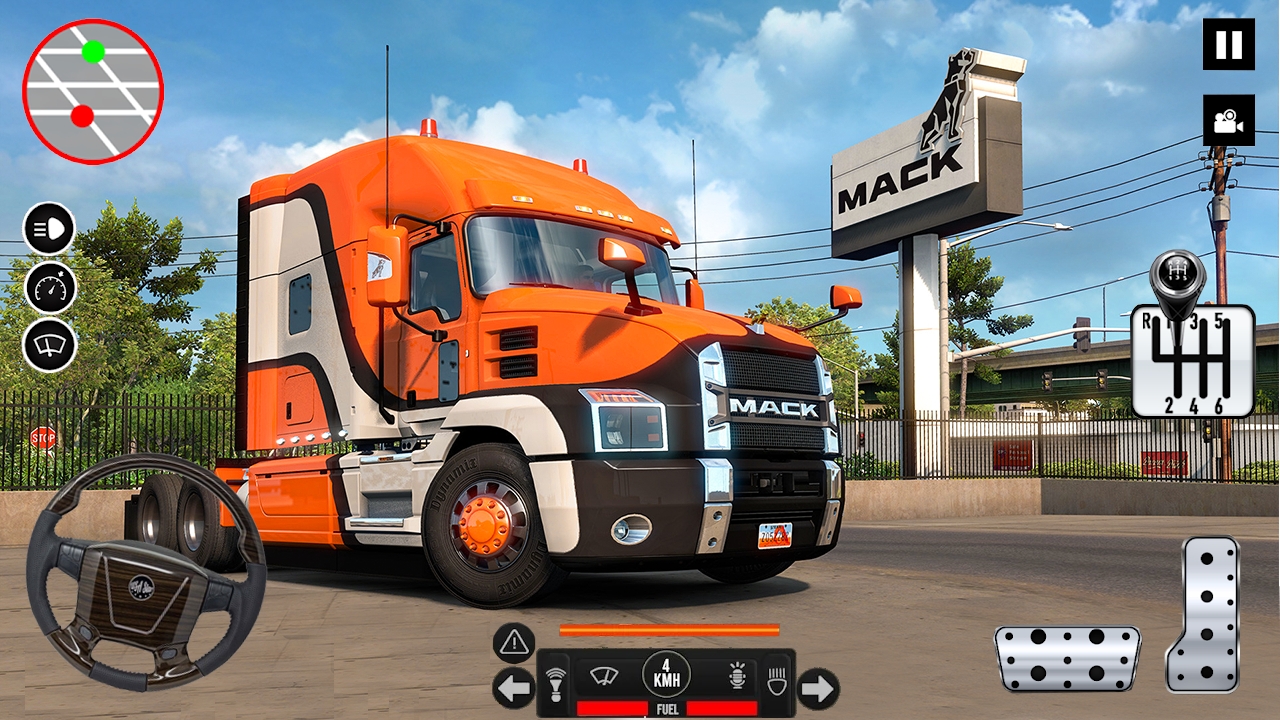Screen dimensions: 1280x720
Task: Switch the camera view
Action: click(x=1228, y=120)
